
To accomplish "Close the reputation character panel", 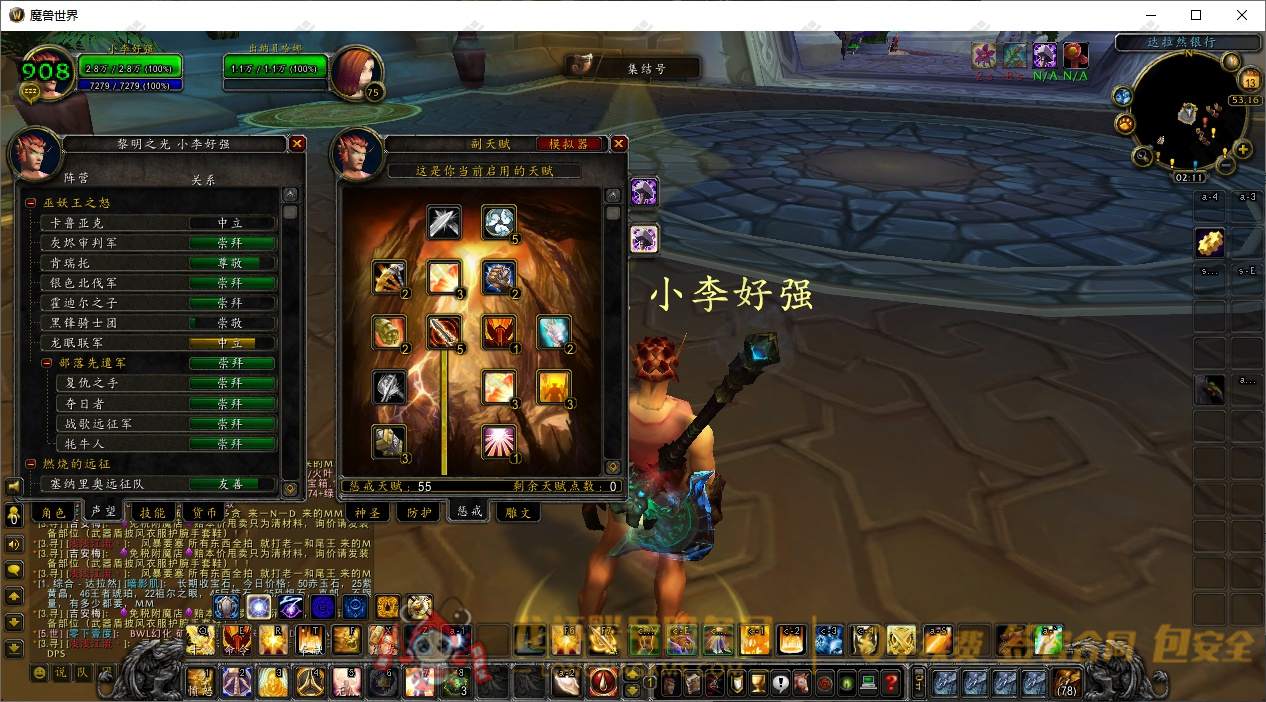I will 297,144.
